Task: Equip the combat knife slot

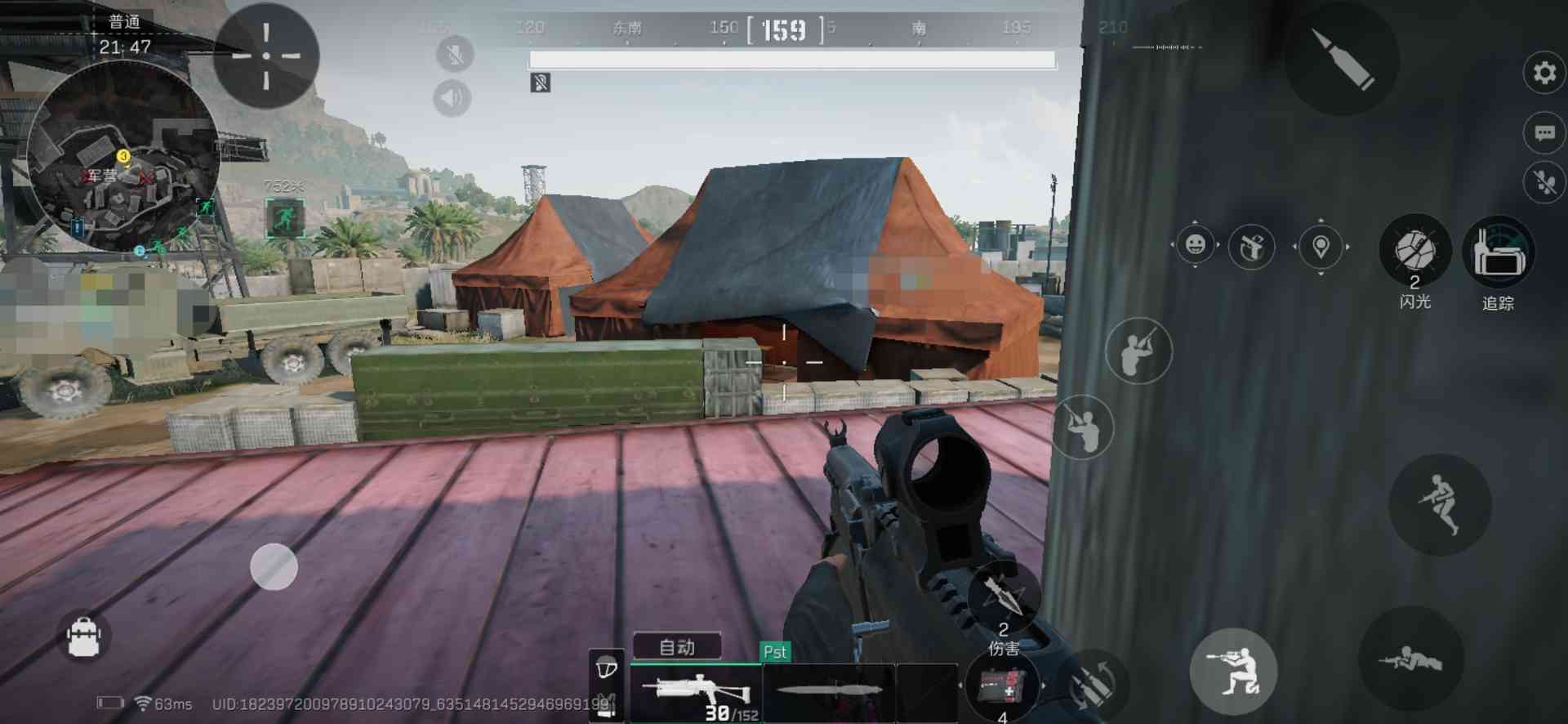Action: click(829, 691)
